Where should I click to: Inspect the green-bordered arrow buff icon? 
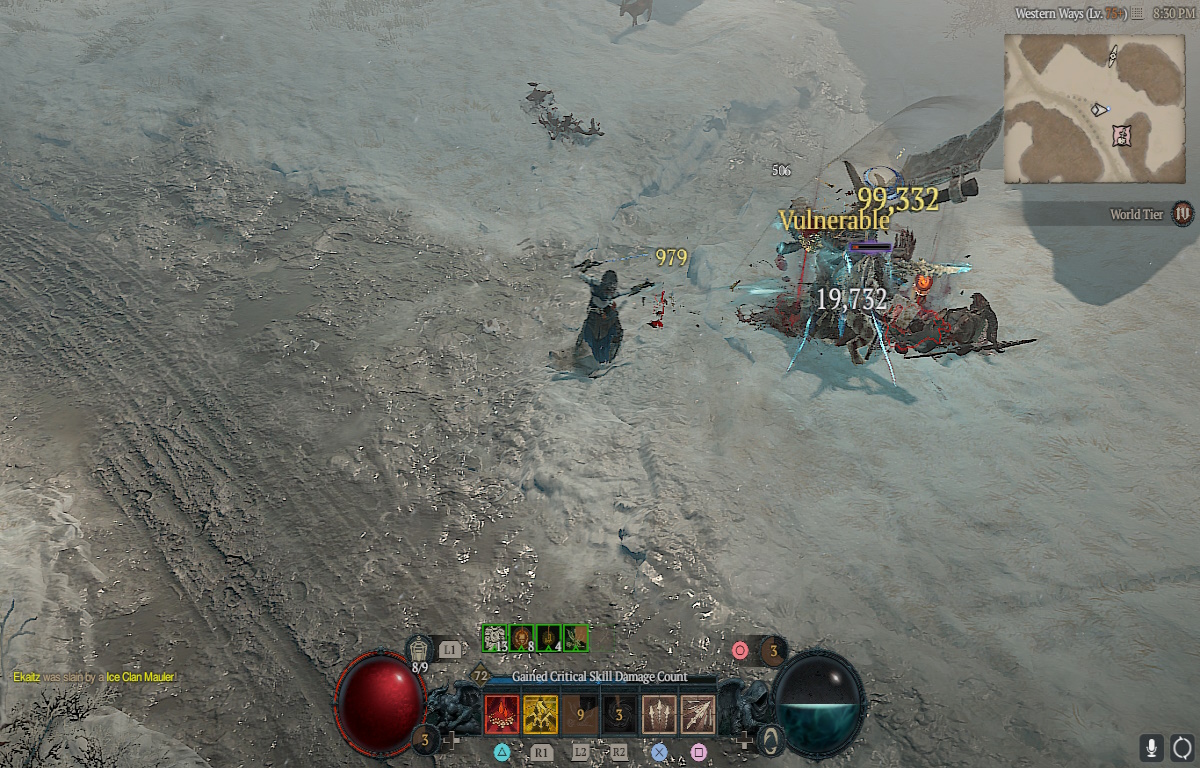(x=576, y=637)
